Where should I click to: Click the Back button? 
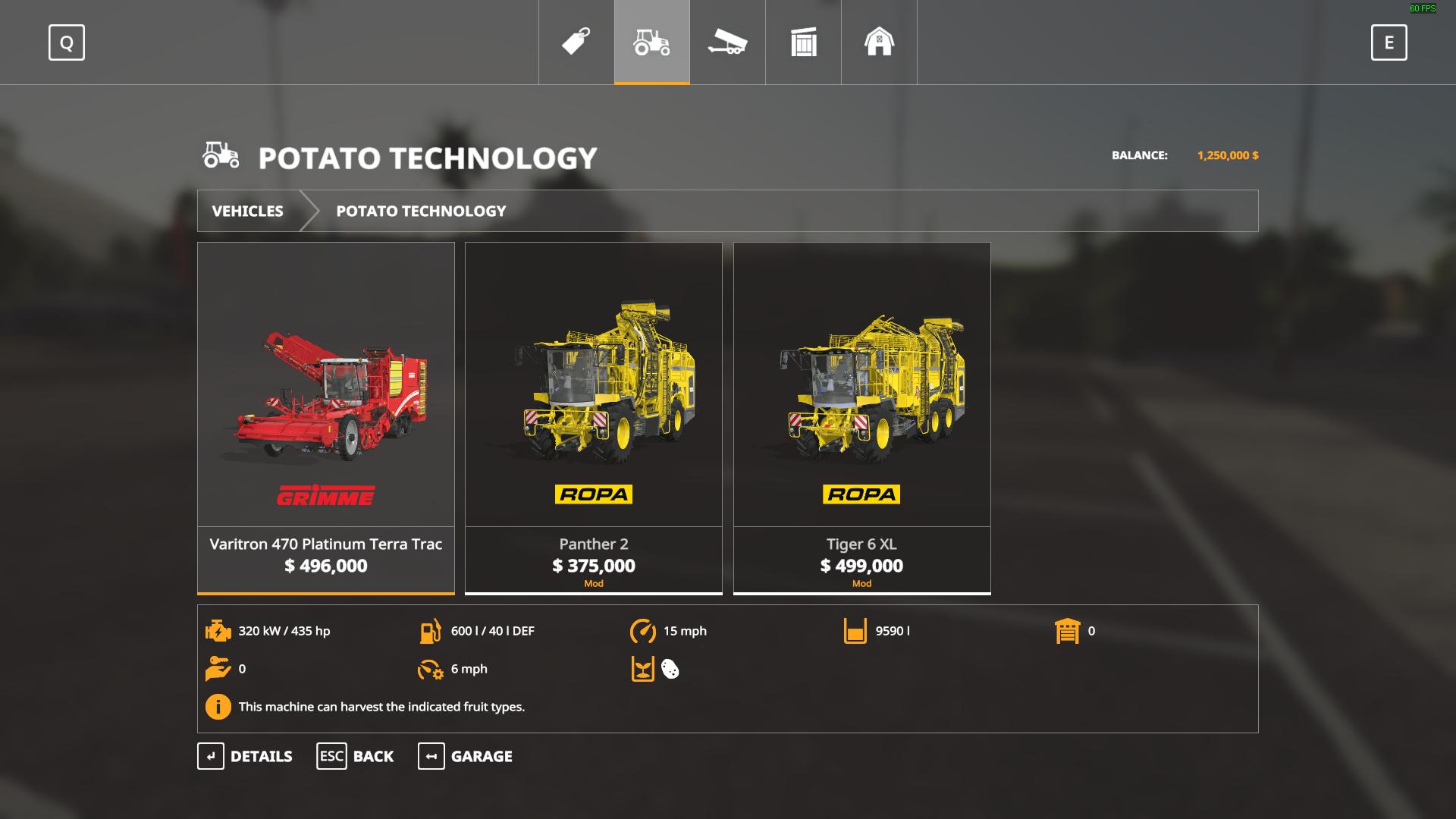point(355,756)
